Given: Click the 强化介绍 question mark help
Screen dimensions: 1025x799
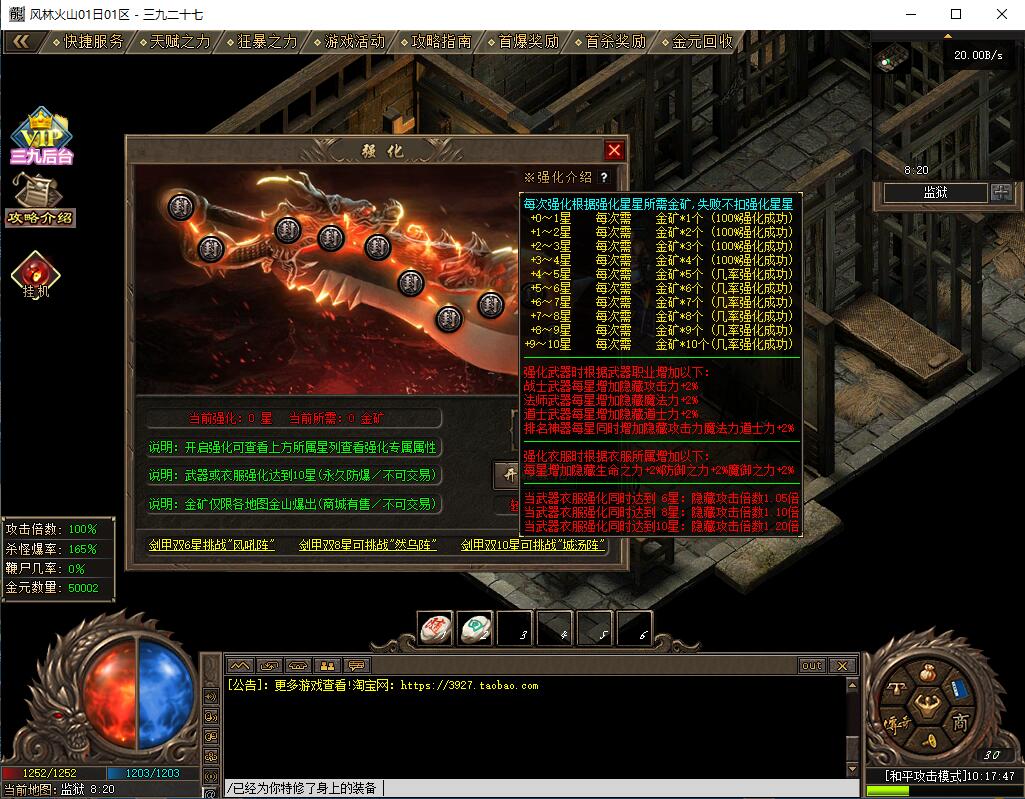Looking at the screenshot, I should point(604,177).
